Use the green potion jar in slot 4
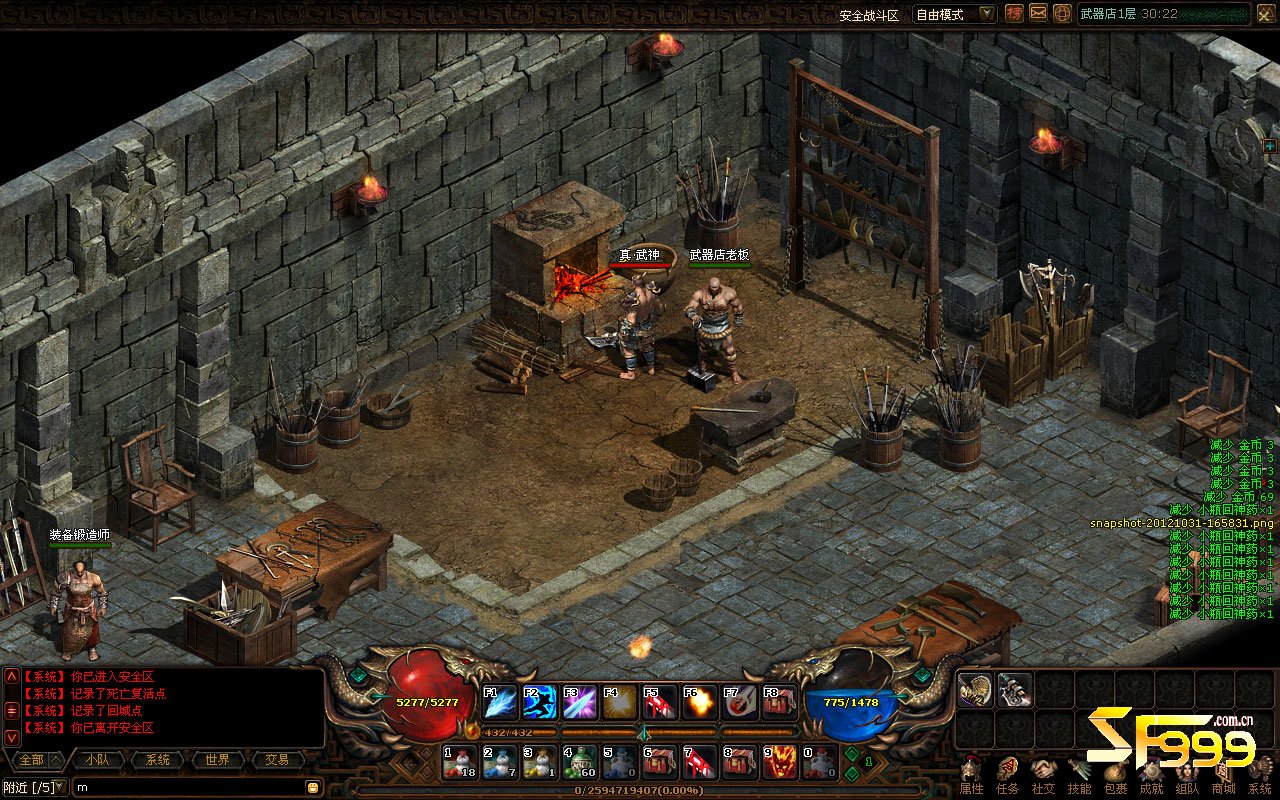This screenshot has width=1280, height=800. coord(580,762)
